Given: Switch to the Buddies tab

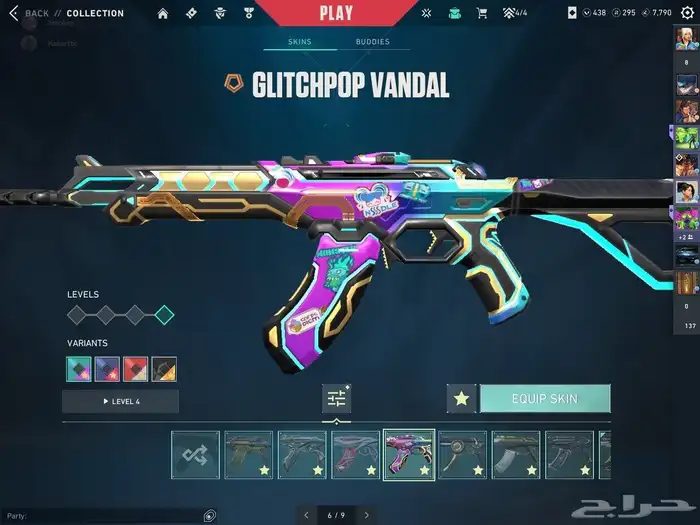Looking at the screenshot, I should click(372, 43).
